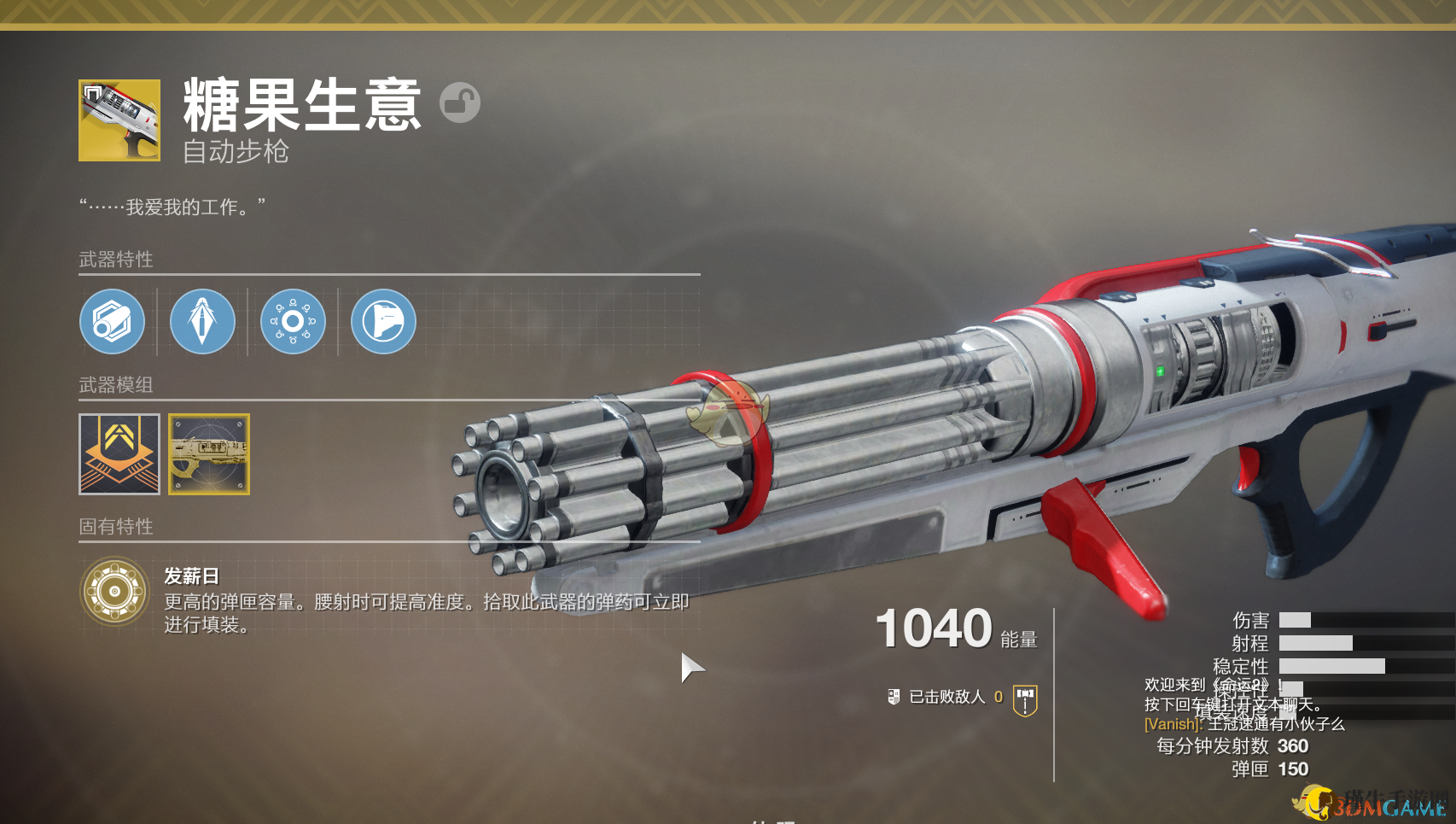1456x824 pixels.
Task: Open the weapon ornament slot
Action: tap(209, 454)
